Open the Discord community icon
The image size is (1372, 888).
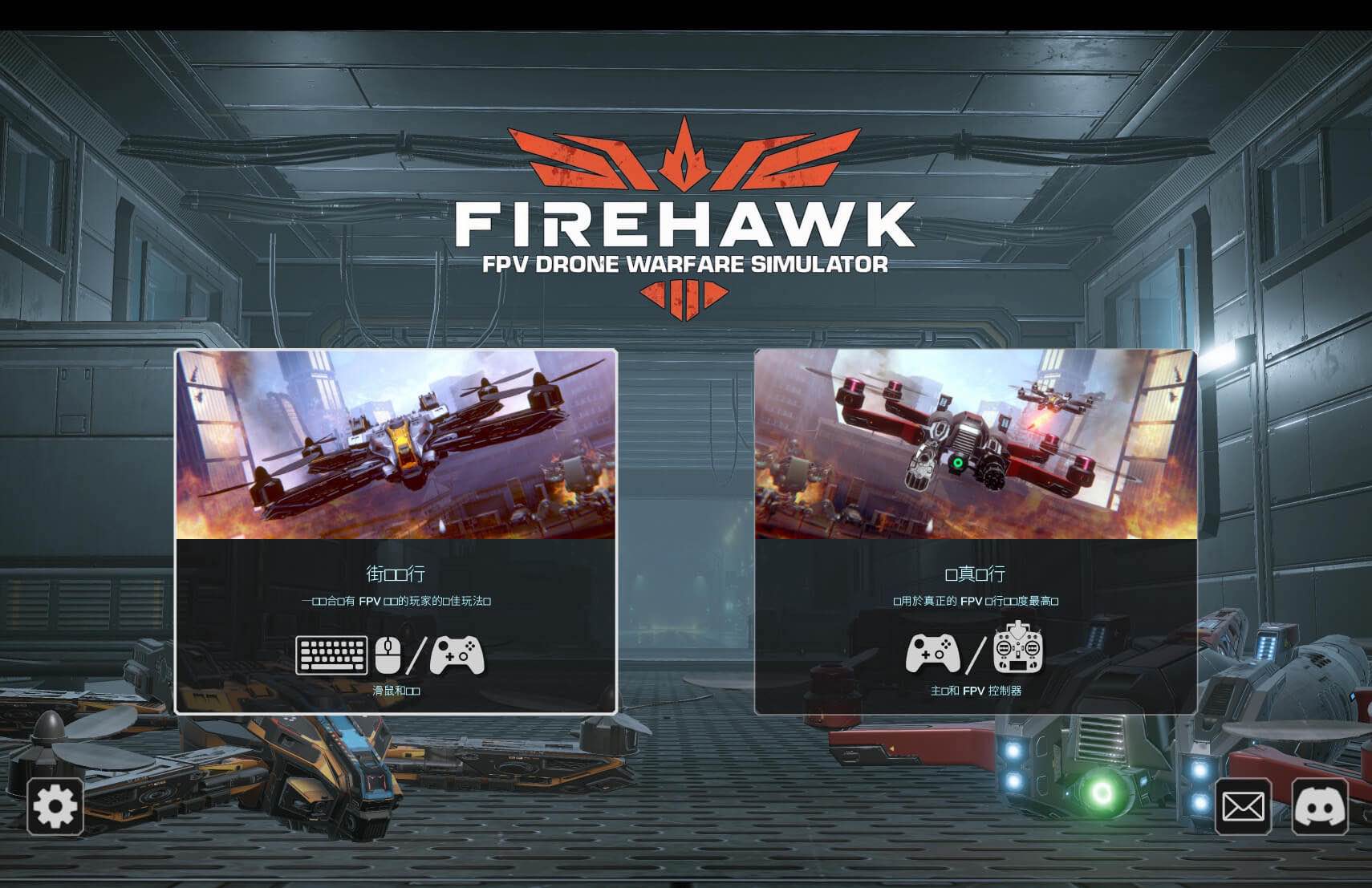1321,805
